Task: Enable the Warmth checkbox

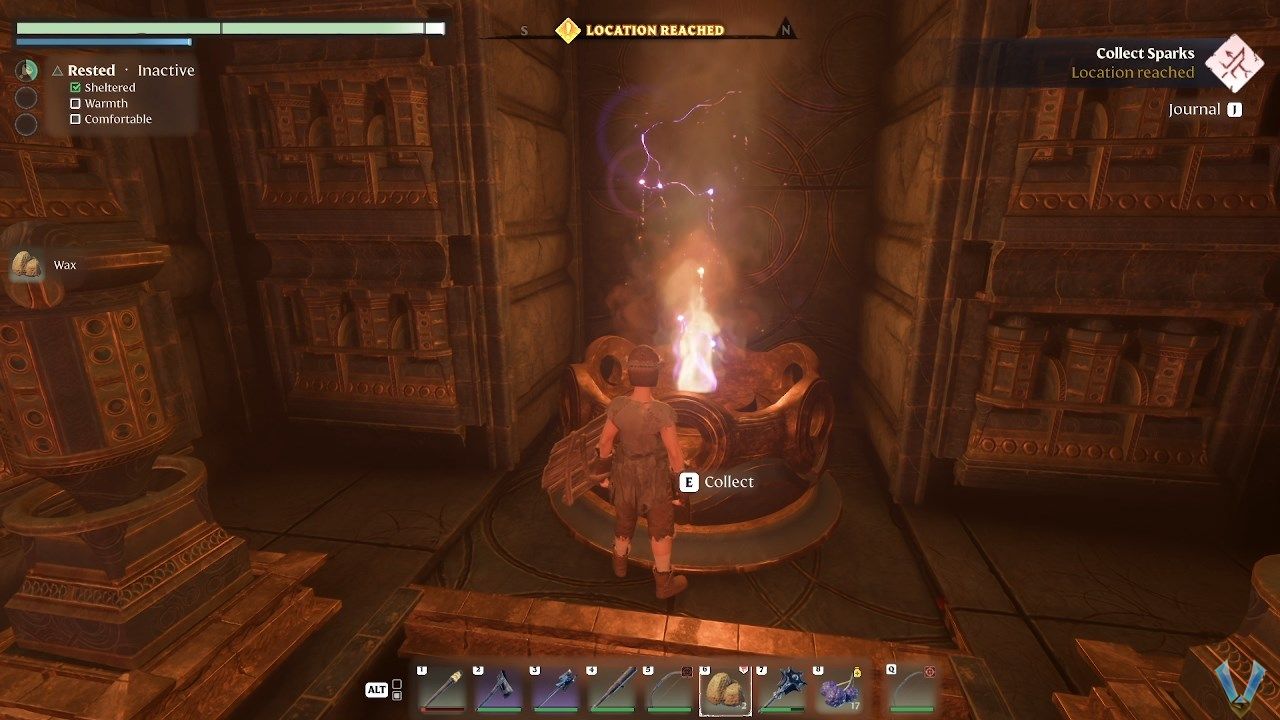Action: tap(75, 103)
